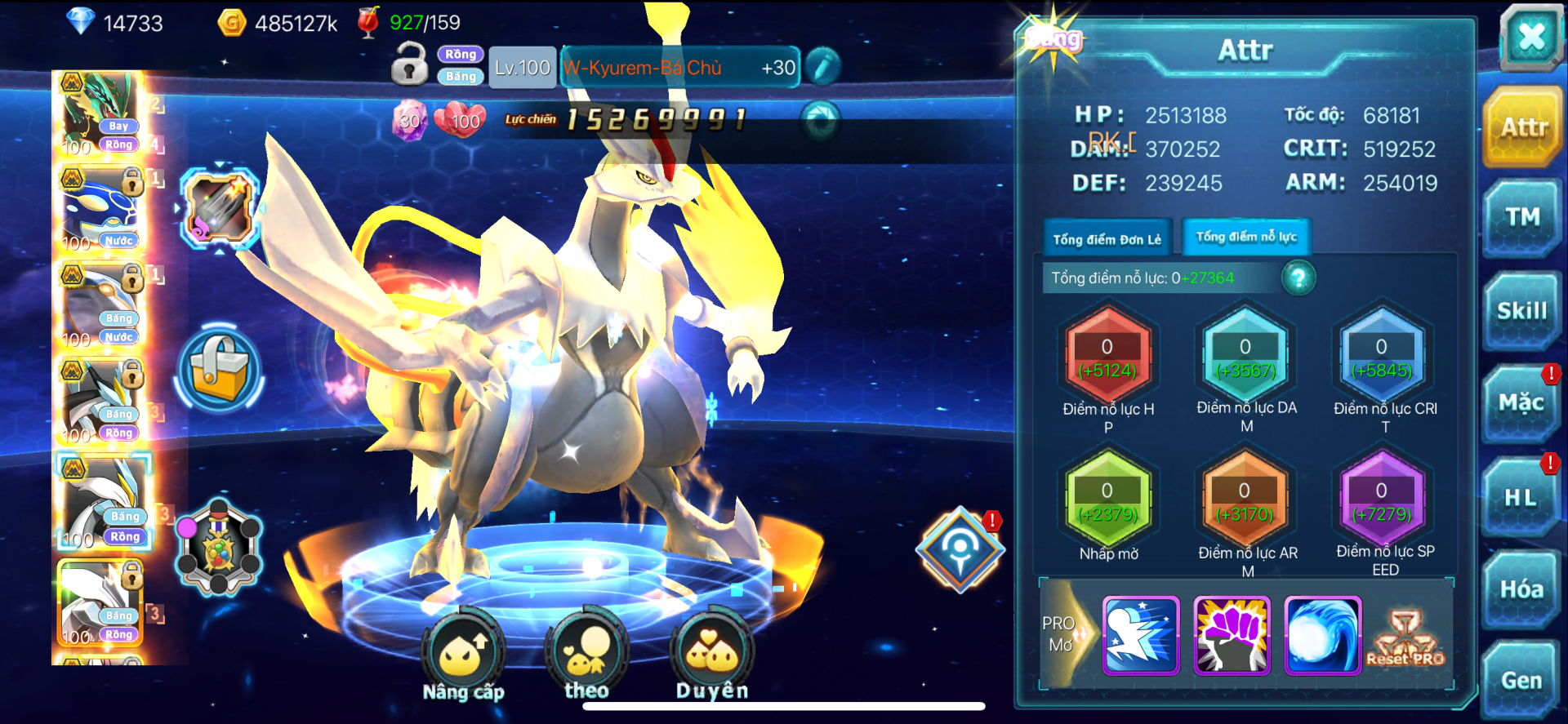Switch to the TM side tab

click(x=1522, y=218)
